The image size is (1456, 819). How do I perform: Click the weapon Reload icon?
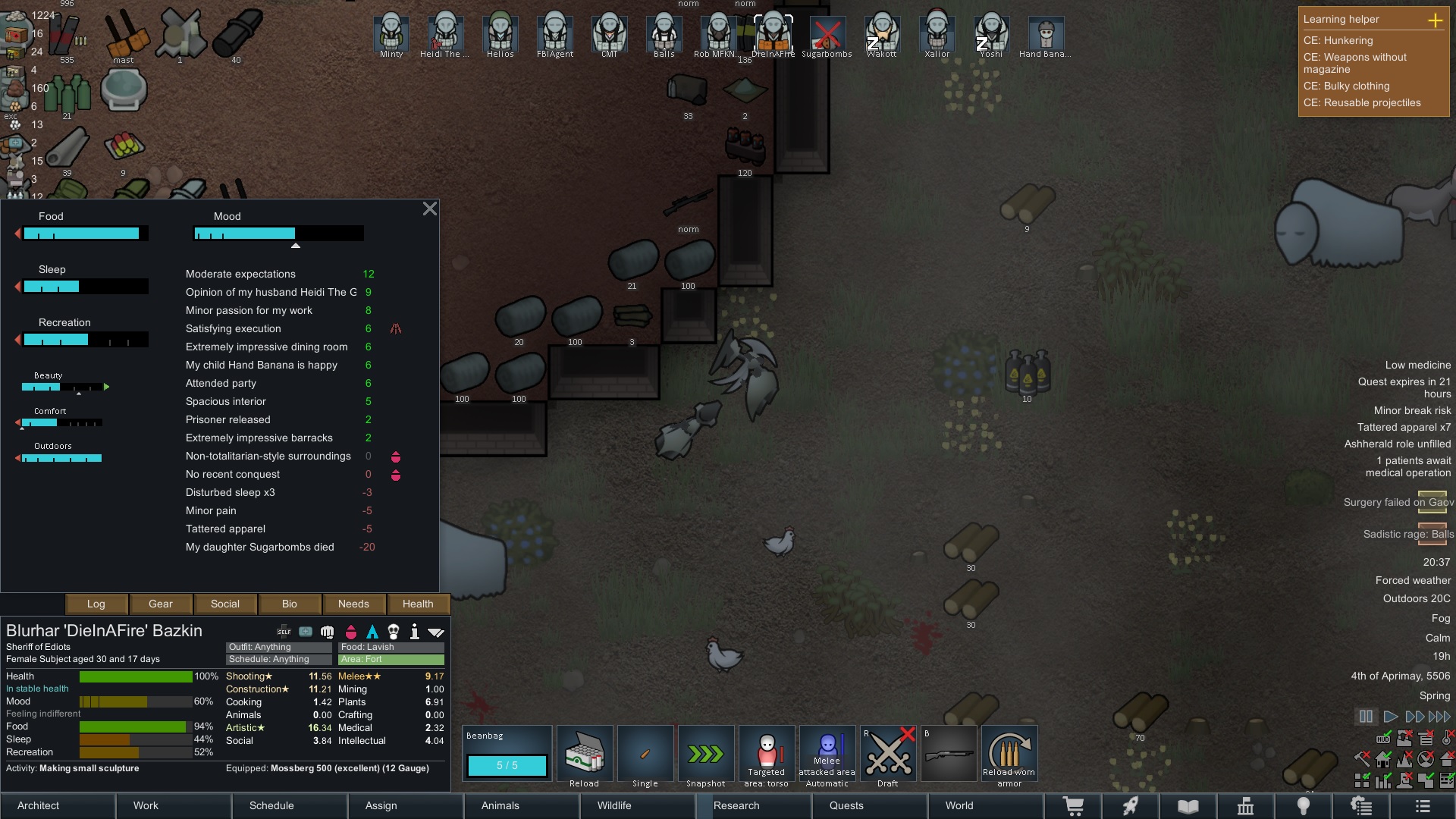tap(585, 752)
